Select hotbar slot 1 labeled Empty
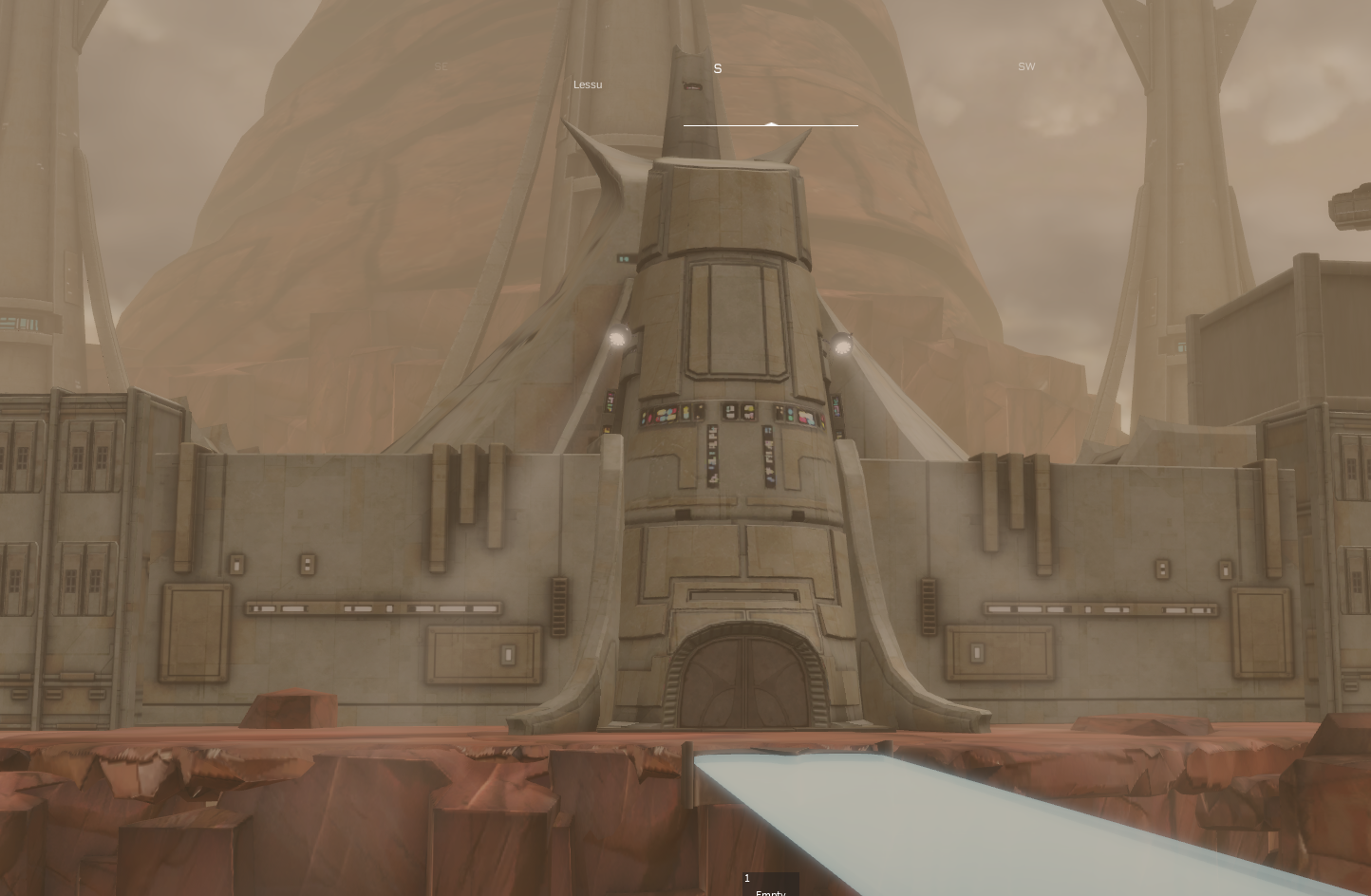This screenshot has height=896, width=1371. tap(770, 885)
